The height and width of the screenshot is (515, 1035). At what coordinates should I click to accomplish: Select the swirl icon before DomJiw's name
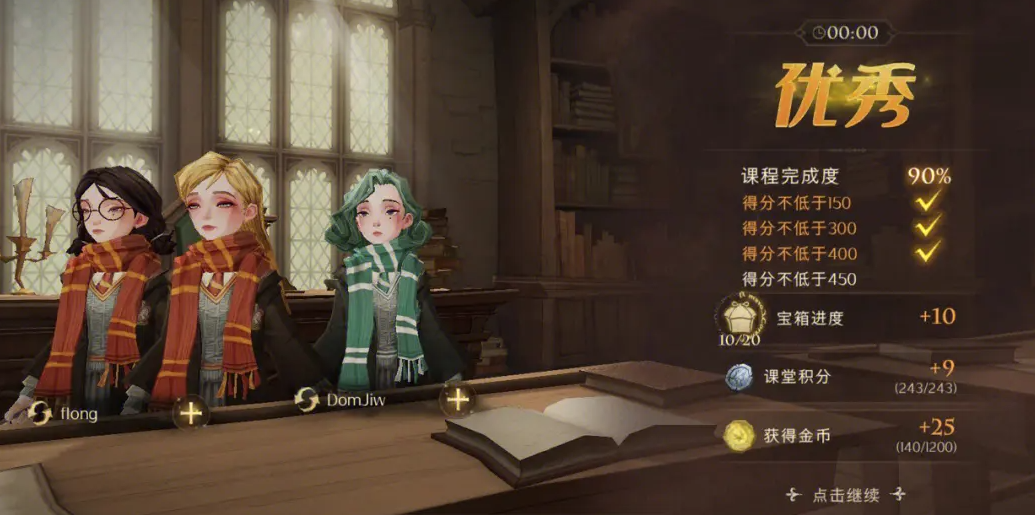(x=307, y=400)
